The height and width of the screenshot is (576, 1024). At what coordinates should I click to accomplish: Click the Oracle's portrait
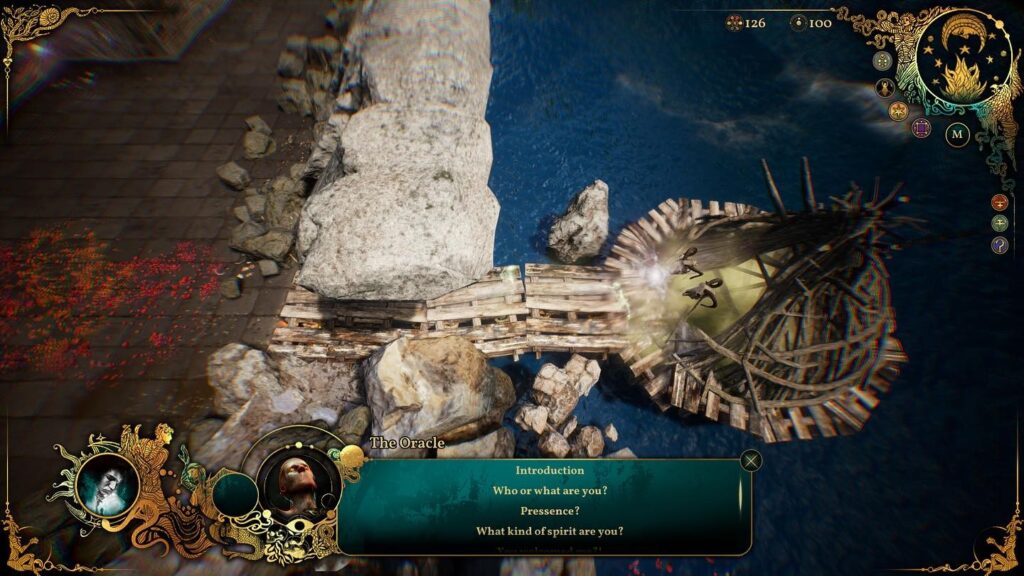(x=299, y=486)
